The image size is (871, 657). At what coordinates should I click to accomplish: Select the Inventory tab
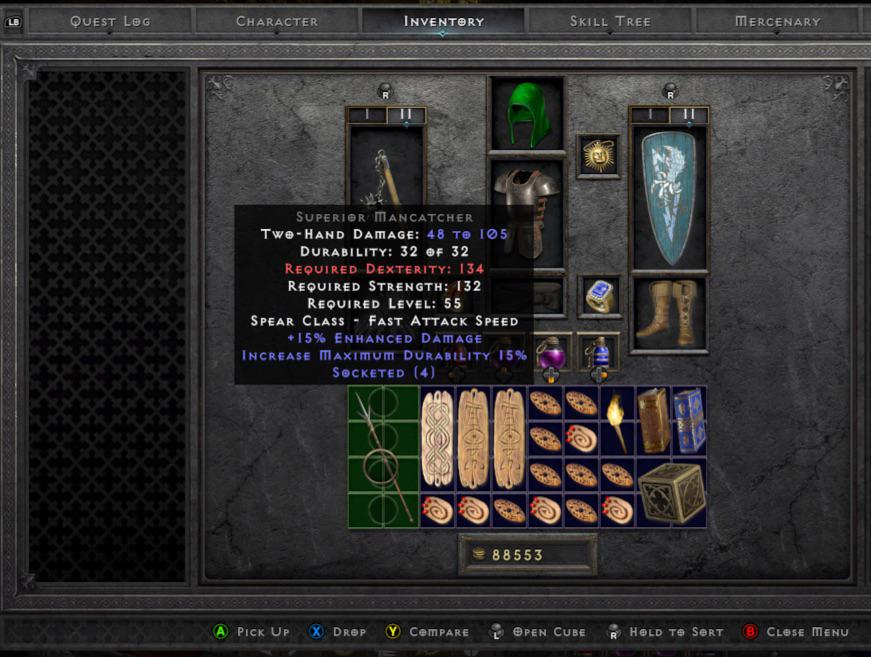[443, 21]
